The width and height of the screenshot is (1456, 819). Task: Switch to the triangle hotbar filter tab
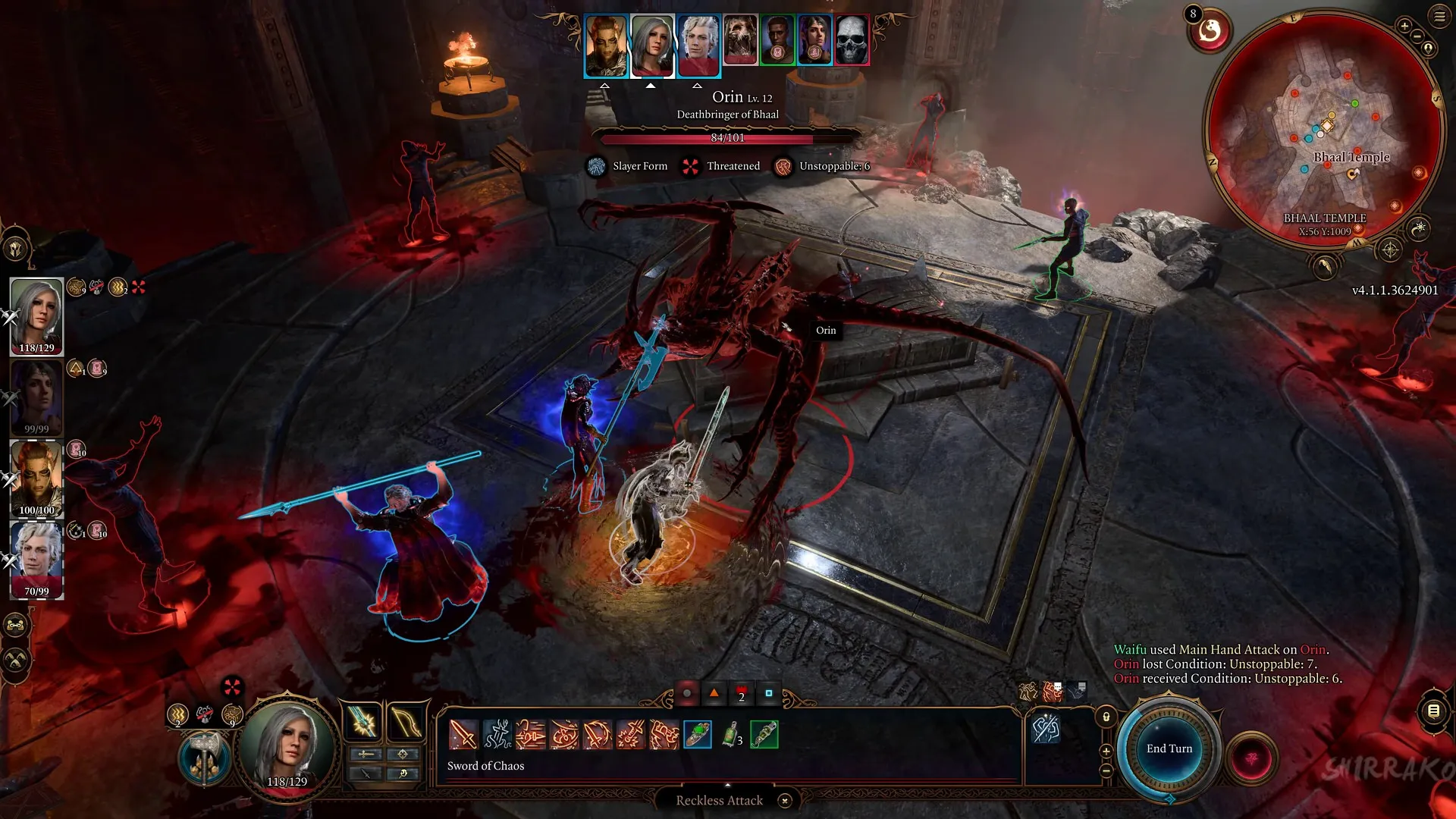coord(714,693)
